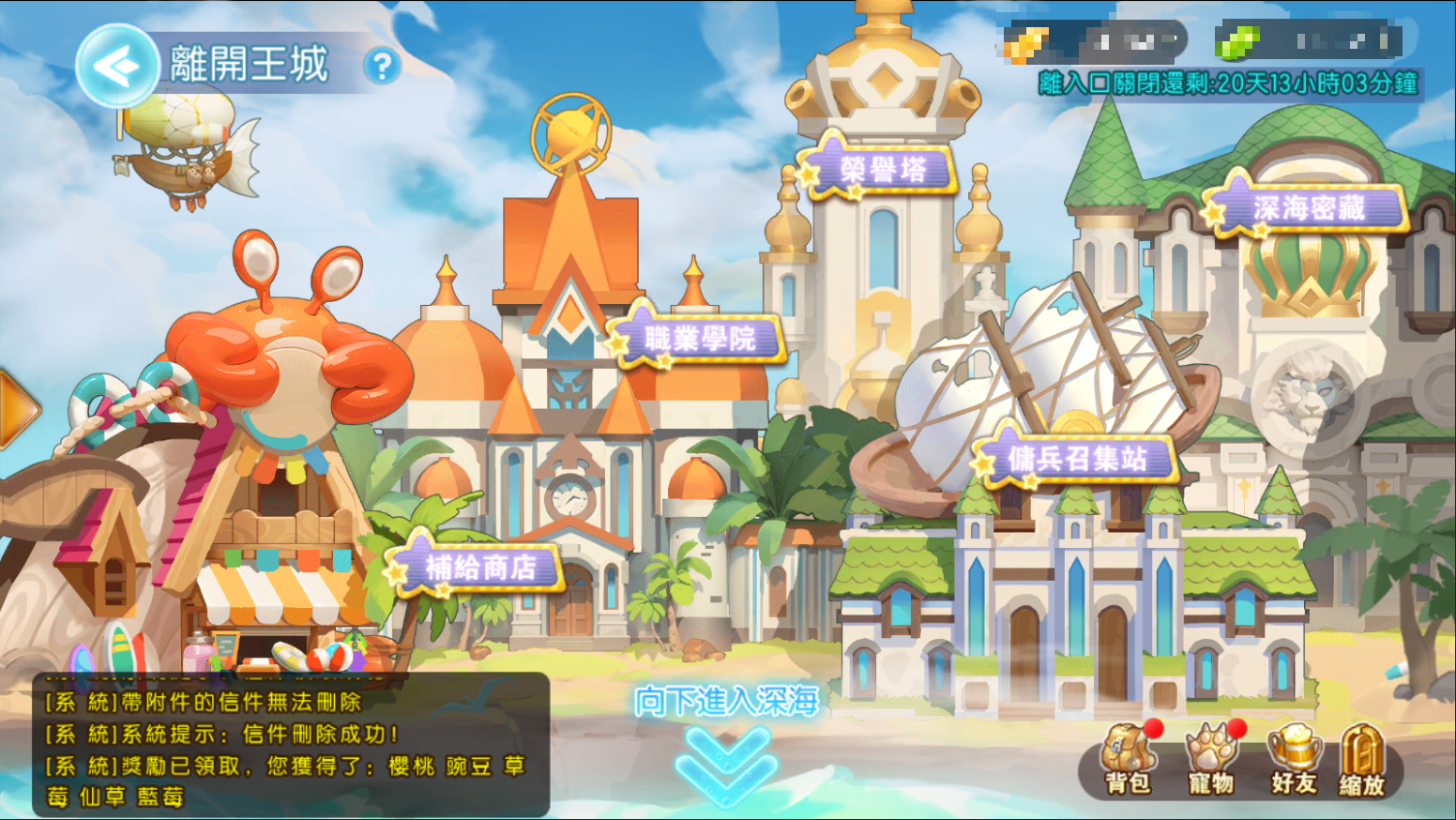Open the 寵物 pet menu
This screenshot has width=1456, height=820.
click(x=1211, y=761)
